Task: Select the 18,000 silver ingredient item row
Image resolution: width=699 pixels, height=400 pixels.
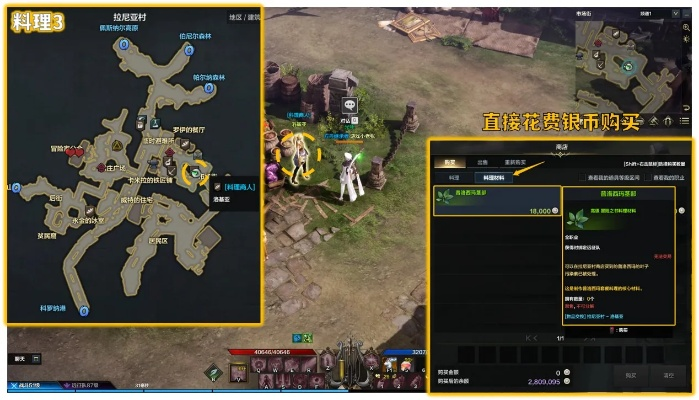Action: pos(496,199)
